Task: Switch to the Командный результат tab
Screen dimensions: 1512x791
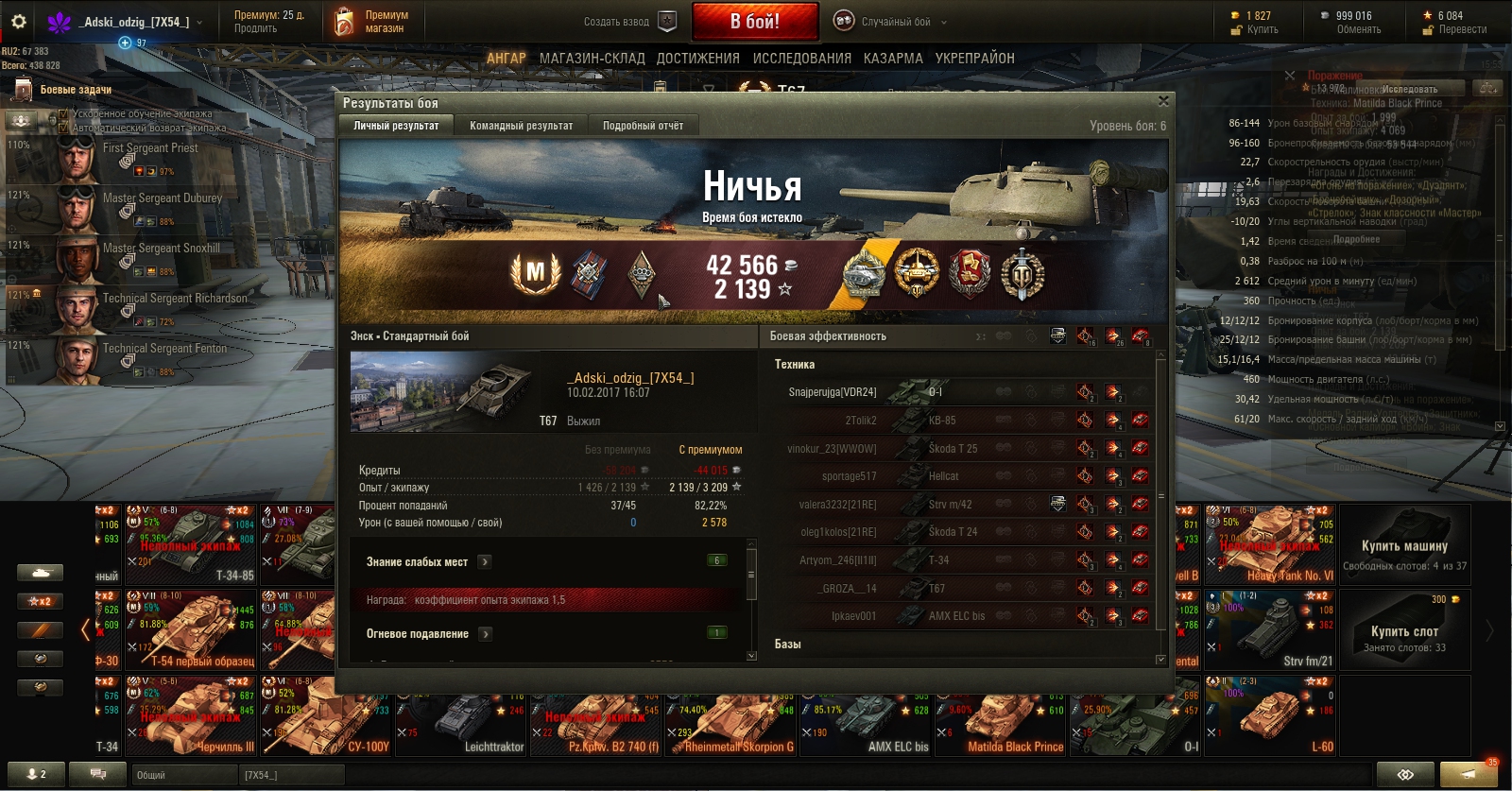Action: [521, 126]
